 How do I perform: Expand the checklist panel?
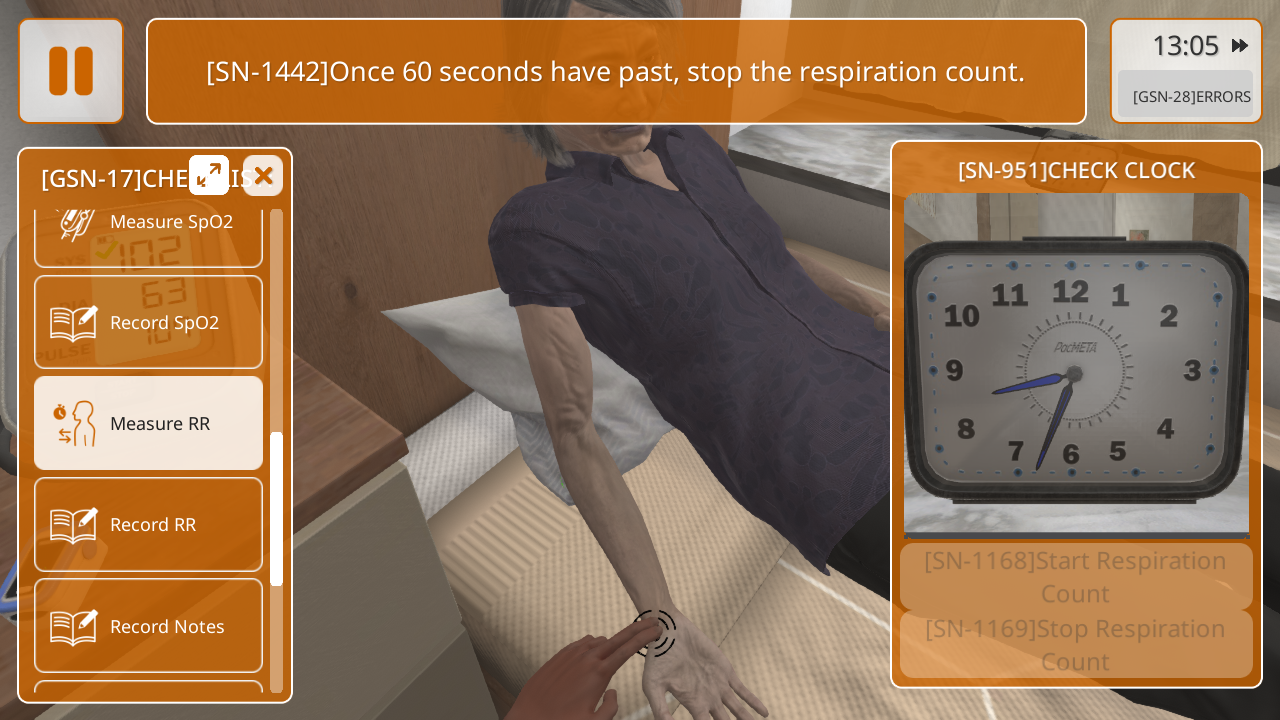click(209, 175)
